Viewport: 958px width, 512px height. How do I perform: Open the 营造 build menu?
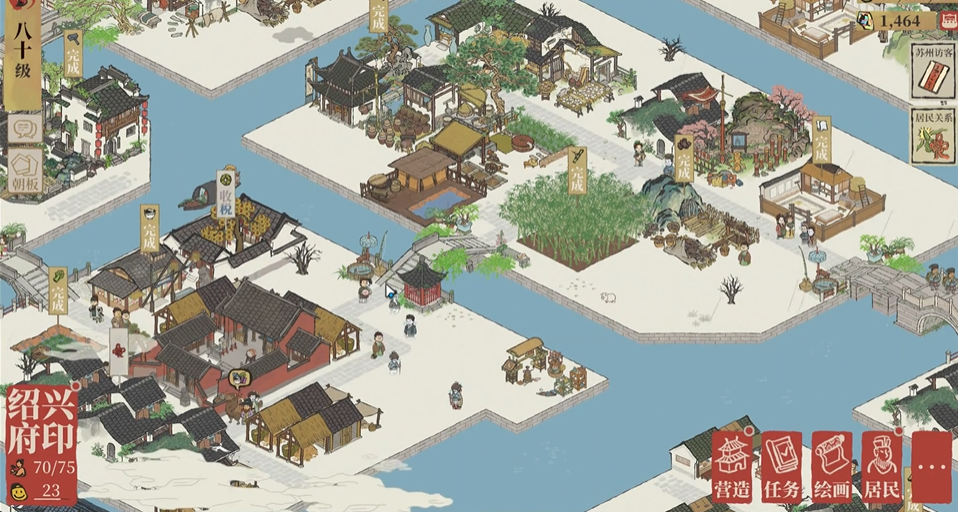pyautogui.click(x=733, y=466)
